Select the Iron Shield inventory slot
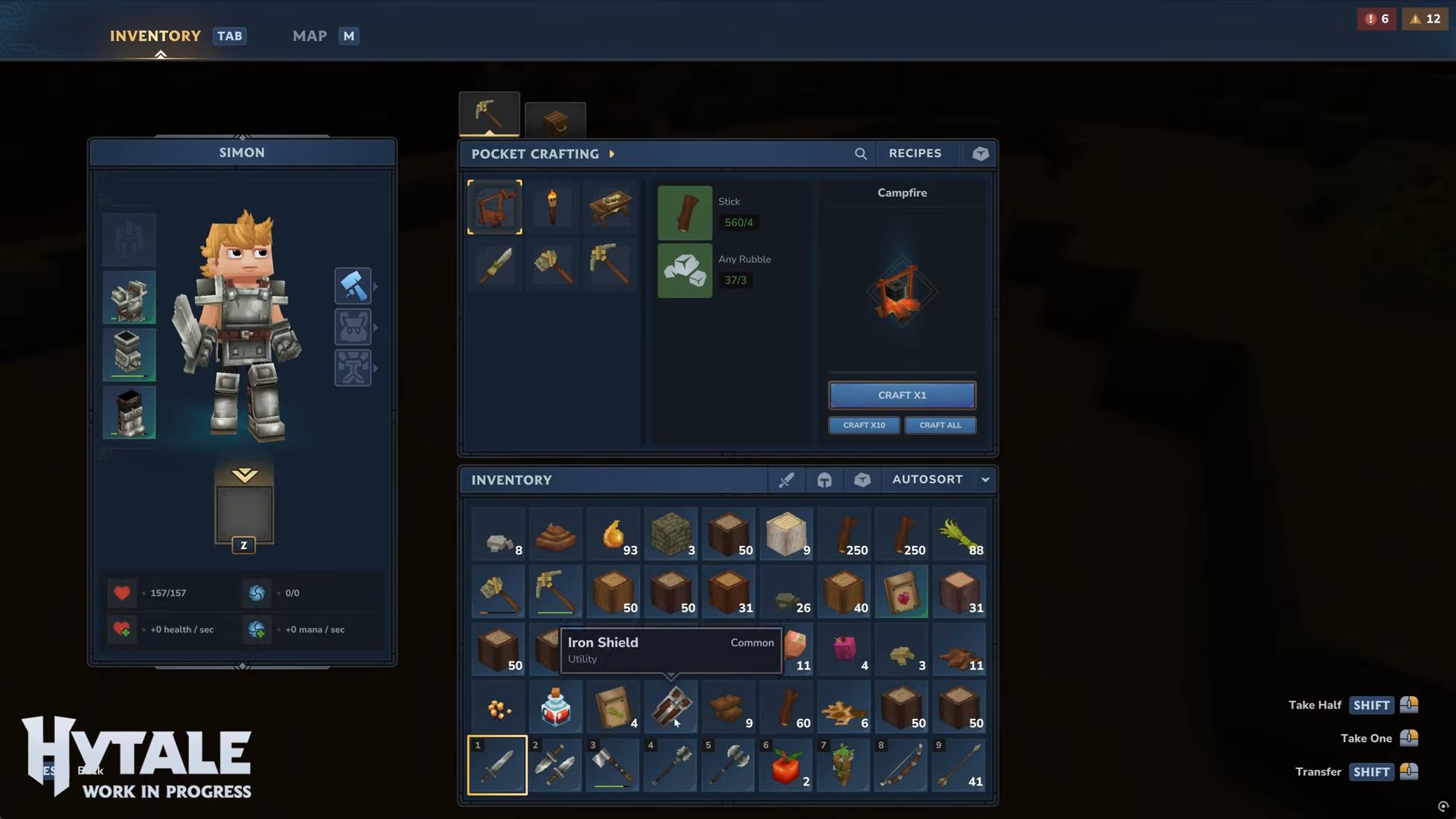Image resolution: width=1456 pixels, height=819 pixels. click(670, 707)
